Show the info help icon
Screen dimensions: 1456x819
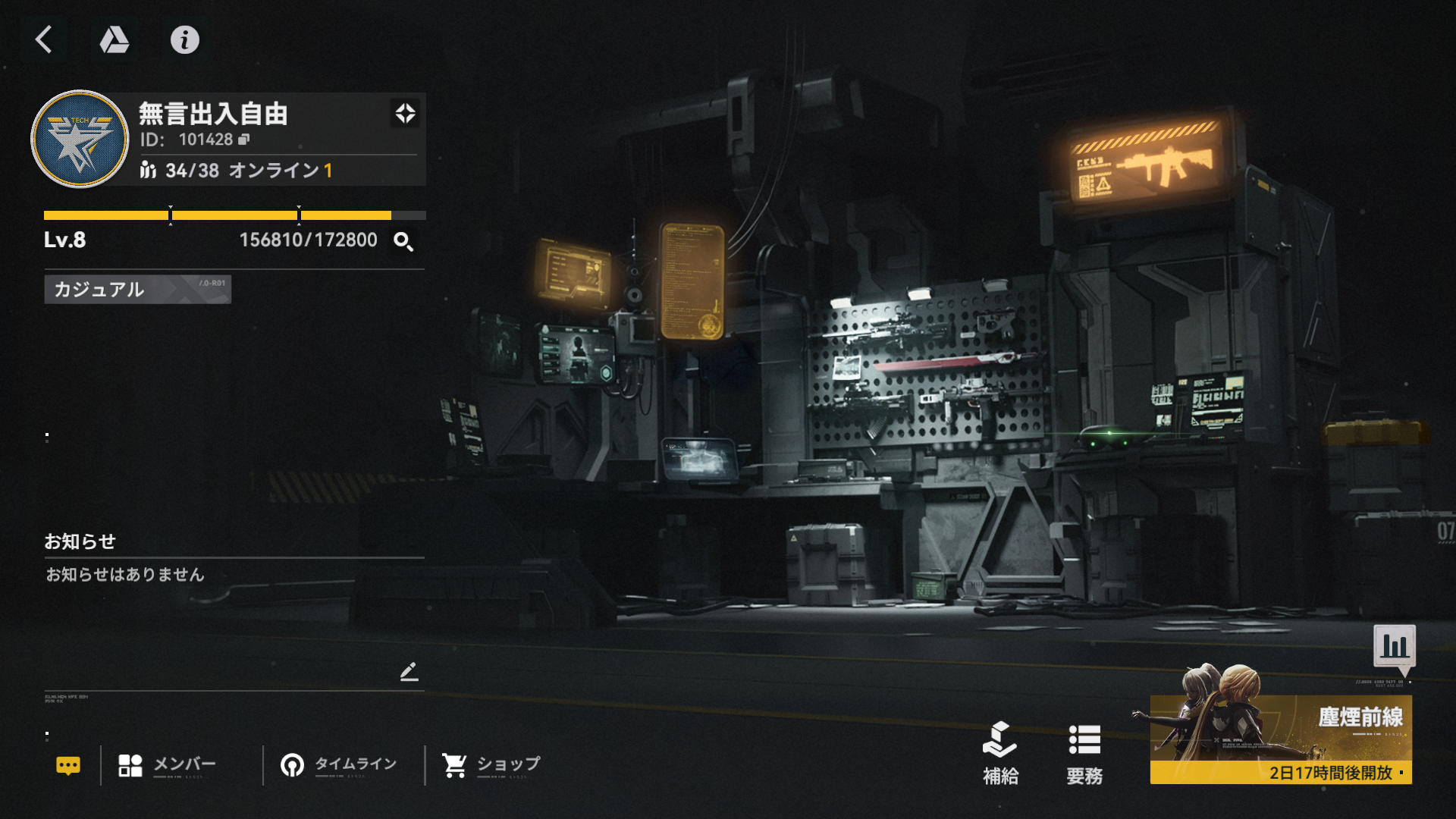[x=184, y=39]
